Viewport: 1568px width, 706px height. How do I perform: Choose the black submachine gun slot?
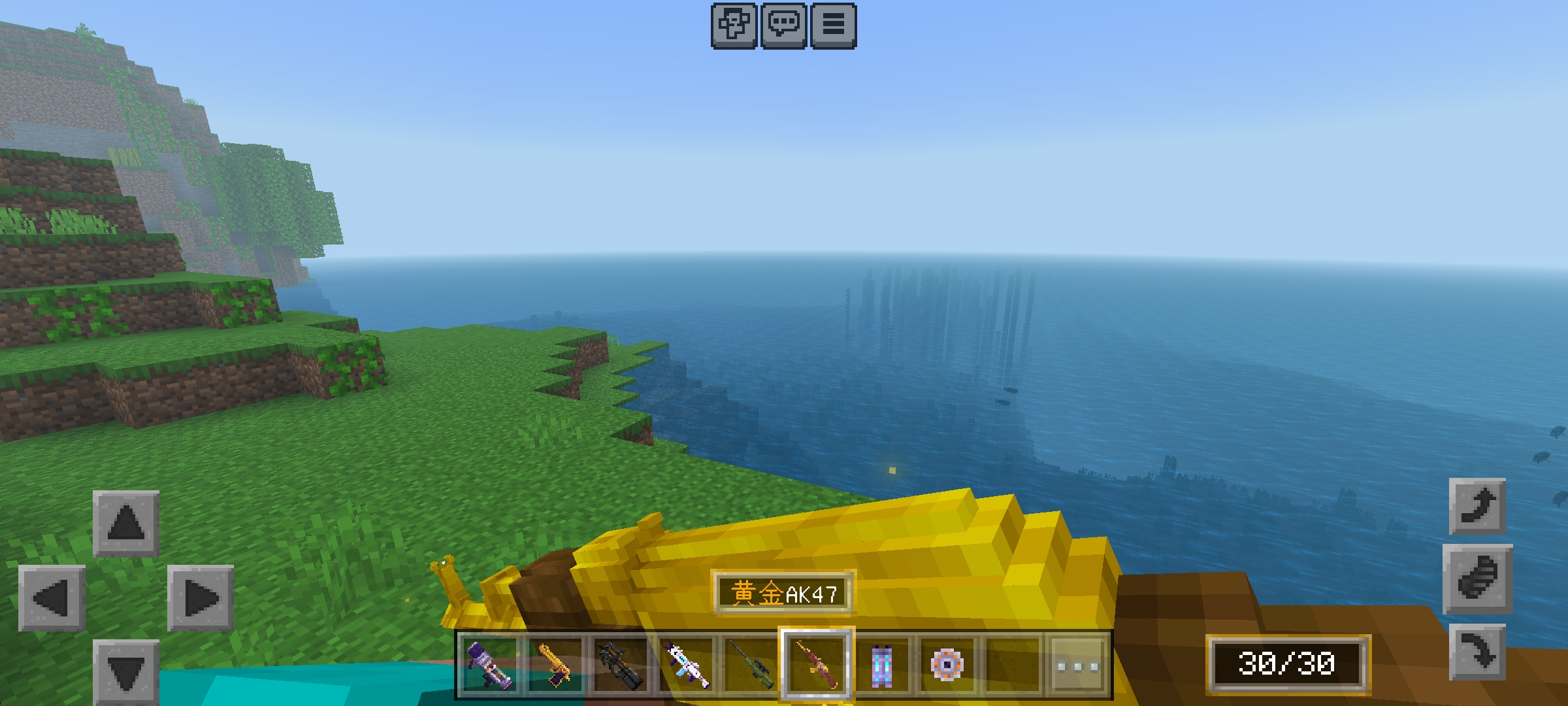pos(620,665)
